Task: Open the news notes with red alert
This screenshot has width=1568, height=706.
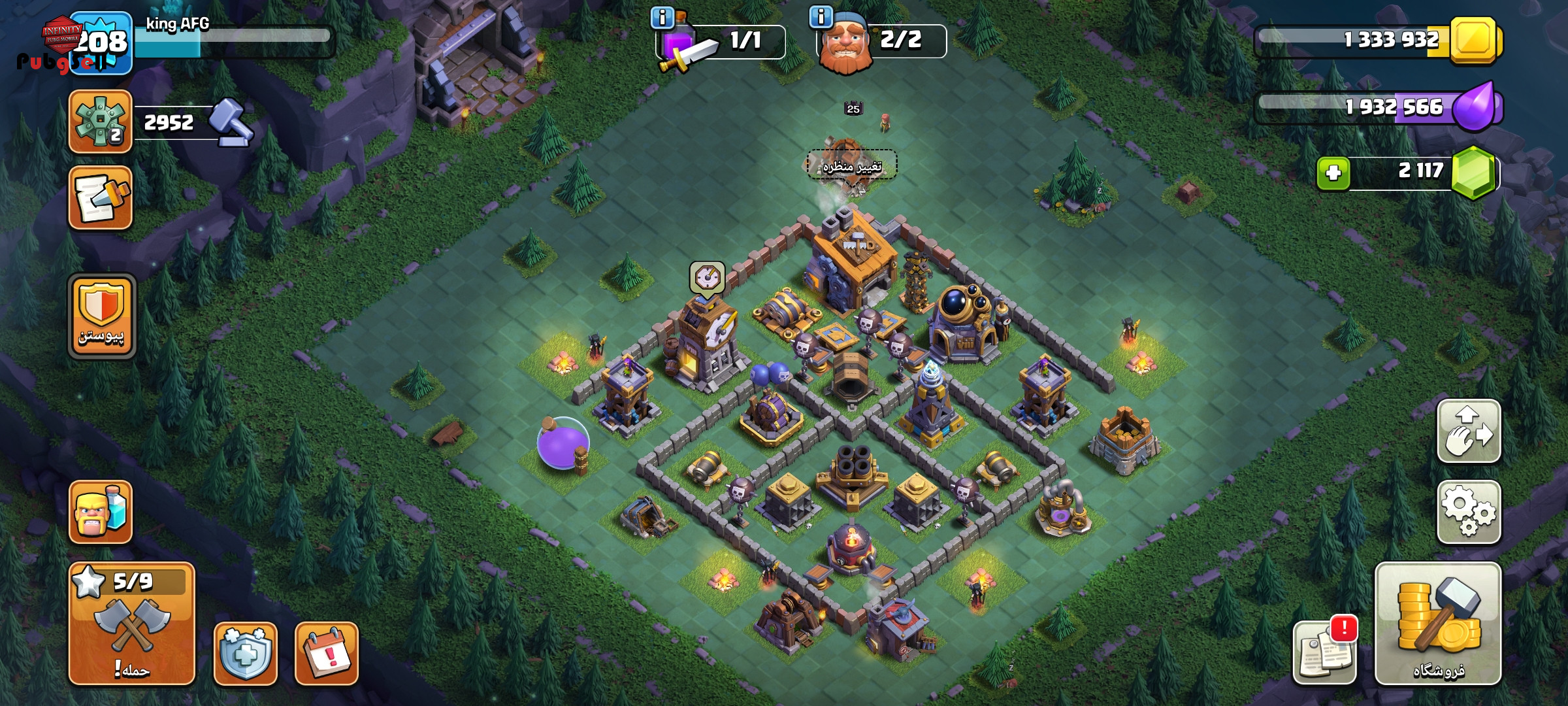Action: [x=1324, y=652]
